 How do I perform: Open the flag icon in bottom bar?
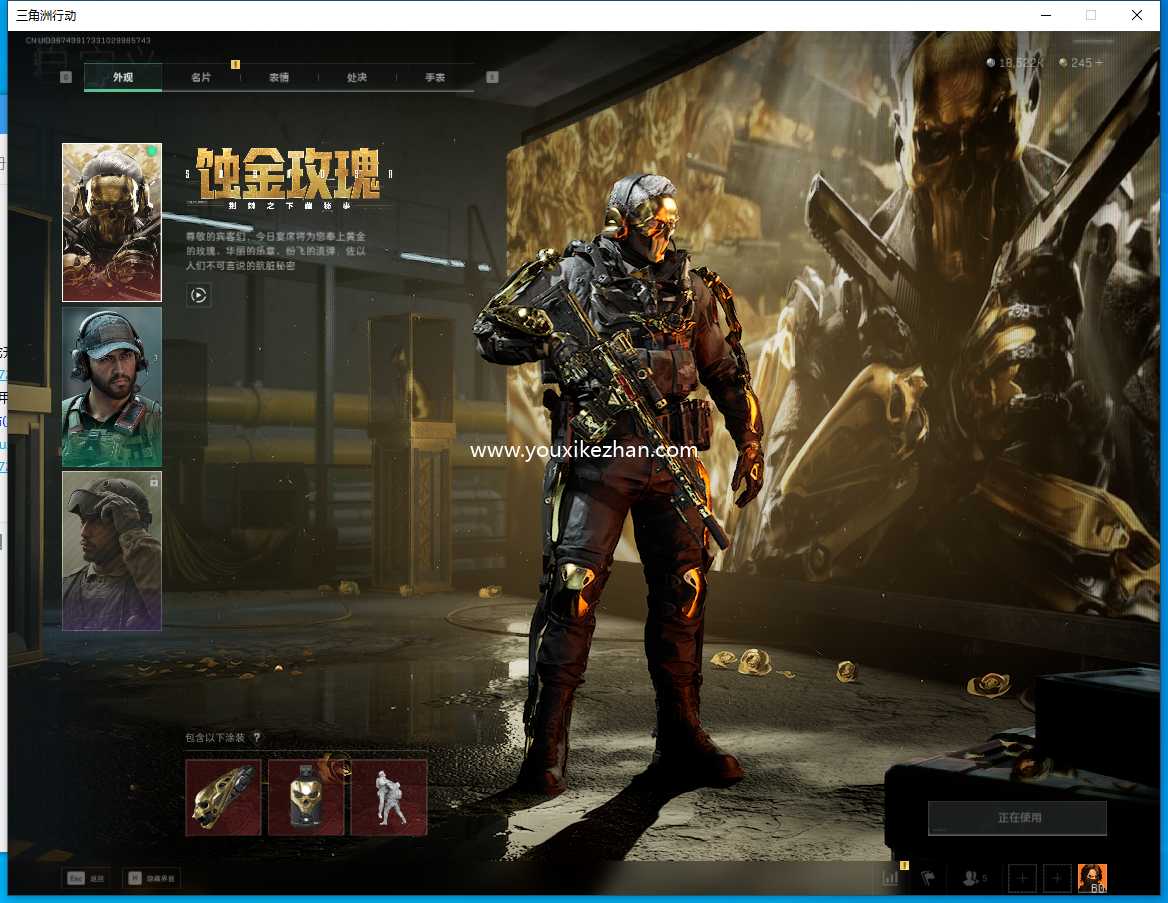click(928, 878)
